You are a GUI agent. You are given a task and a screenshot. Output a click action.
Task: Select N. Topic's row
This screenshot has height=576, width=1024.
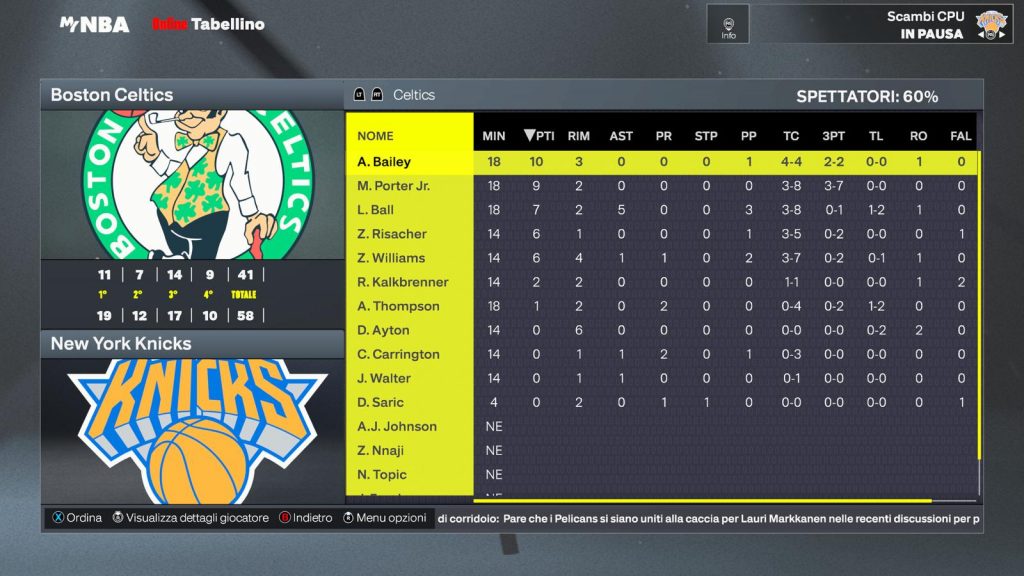382,474
